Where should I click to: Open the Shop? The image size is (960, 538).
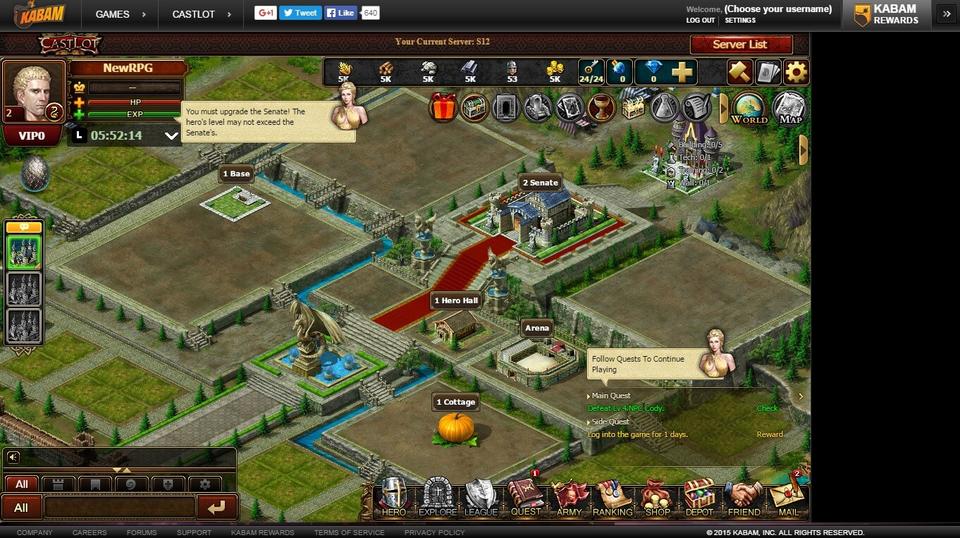[656, 498]
